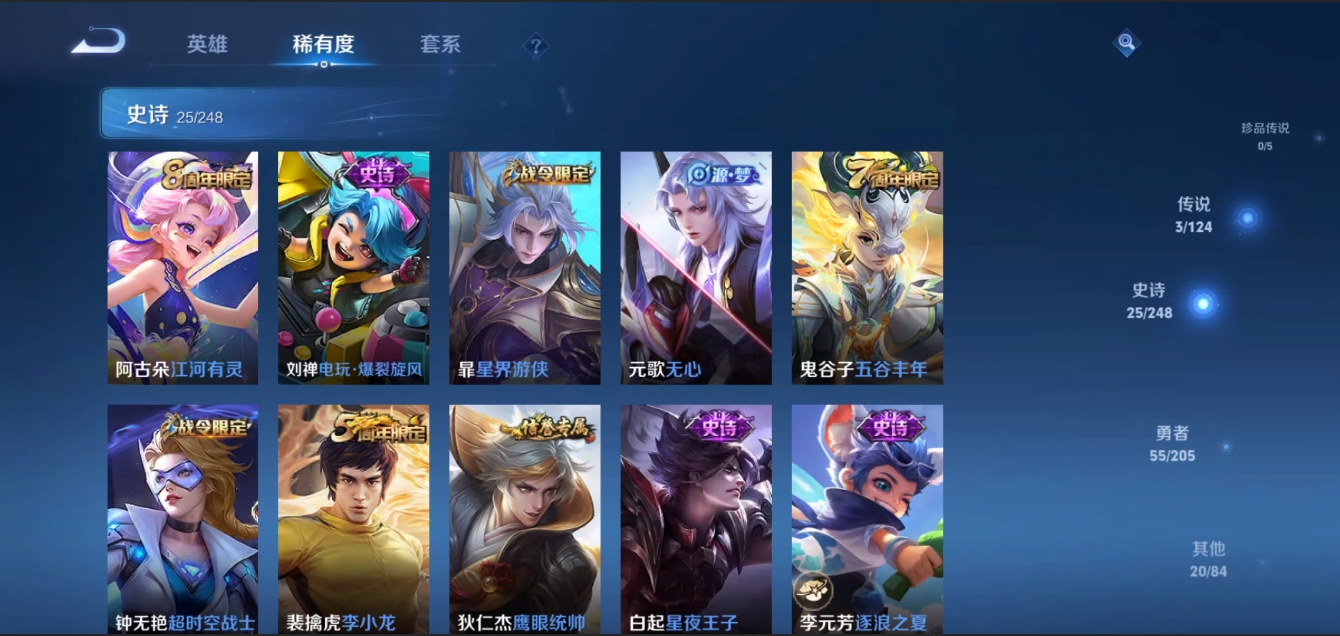Screen dimensions: 1340x636
Task: Select 钟无艳 超时空战士 skin card
Action: pyautogui.click(x=183, y=519)
